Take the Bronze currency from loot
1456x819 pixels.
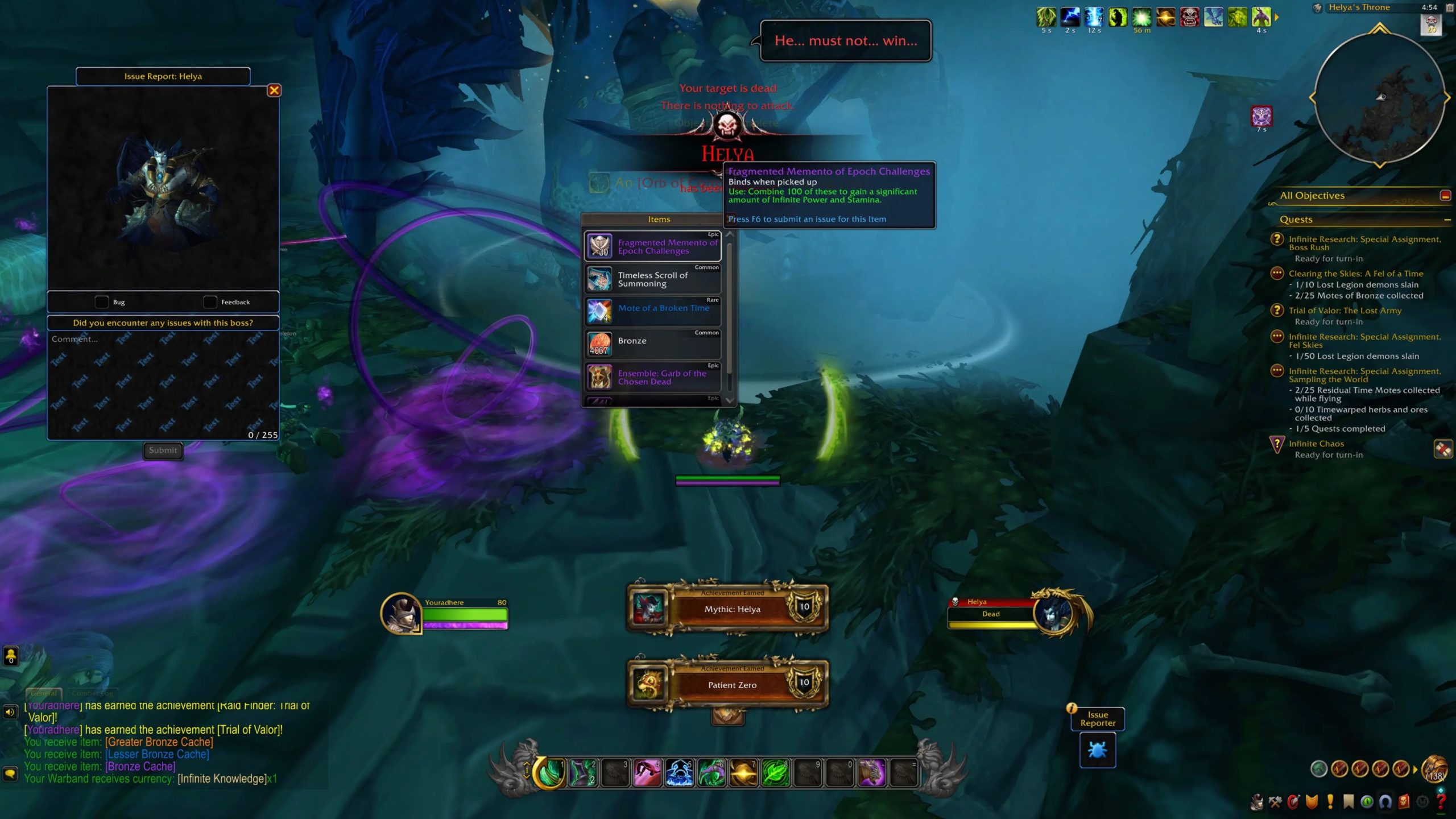pos(653,344)
